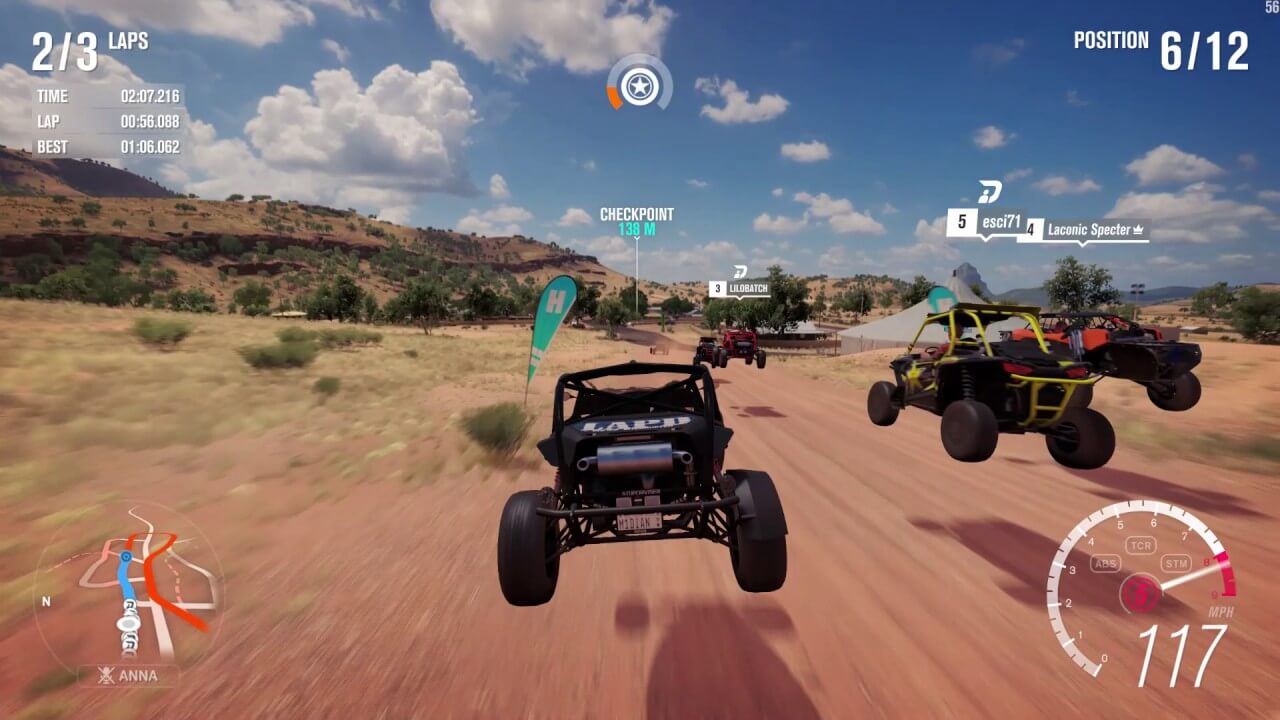Image resolution: width=1280 pixels, height=720 pixels.
Task: Toggle the ABS indicator on the speedometer
Action: (x=1105, y=562)
